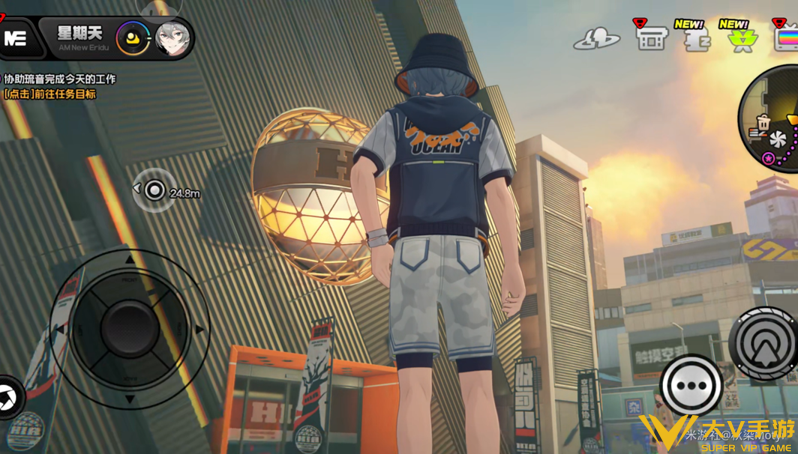Open the rainbow TV icon
The image size is (798, 454).
[786, 38]
